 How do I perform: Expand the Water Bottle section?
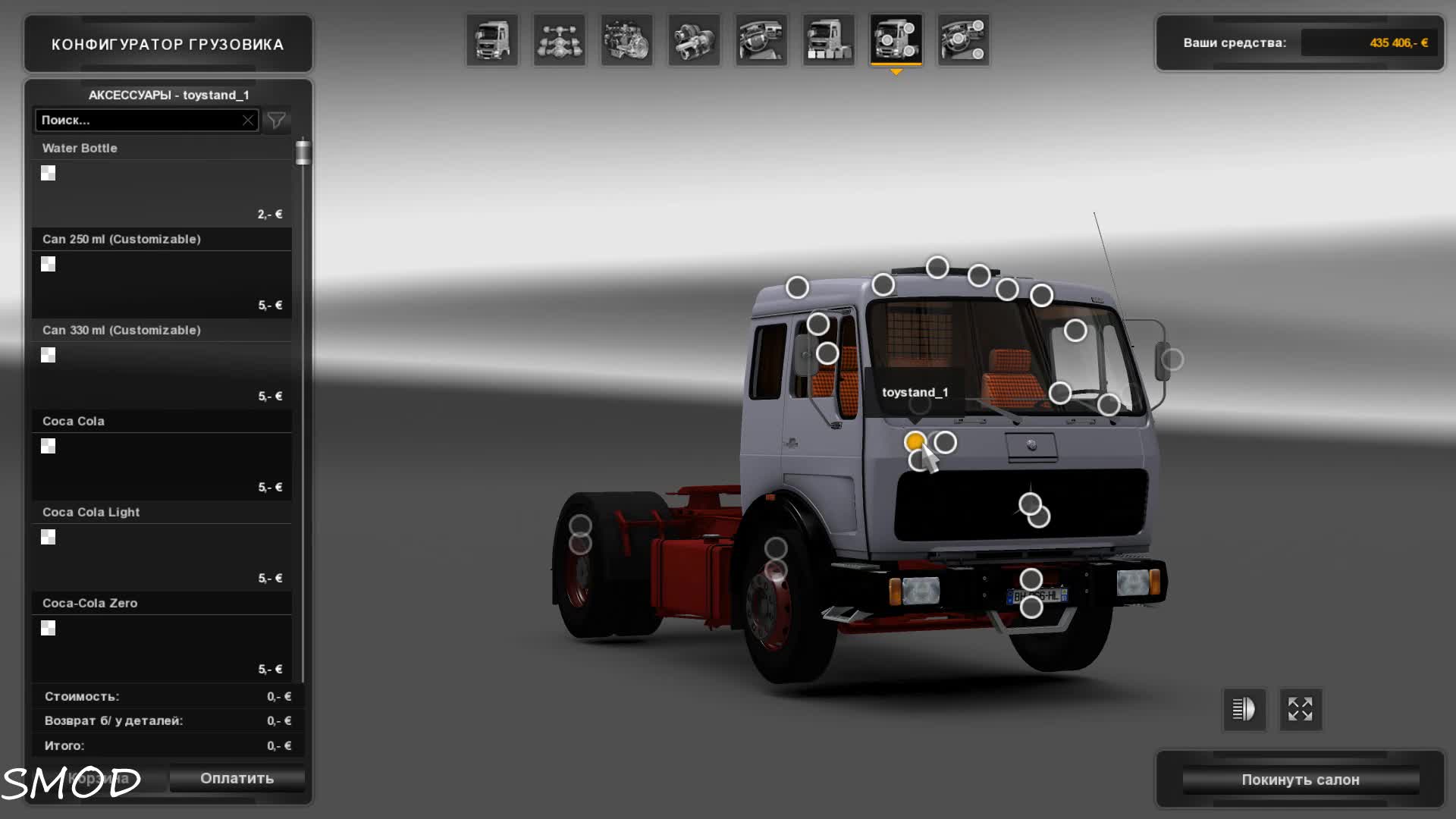click(x=162, y=148)
